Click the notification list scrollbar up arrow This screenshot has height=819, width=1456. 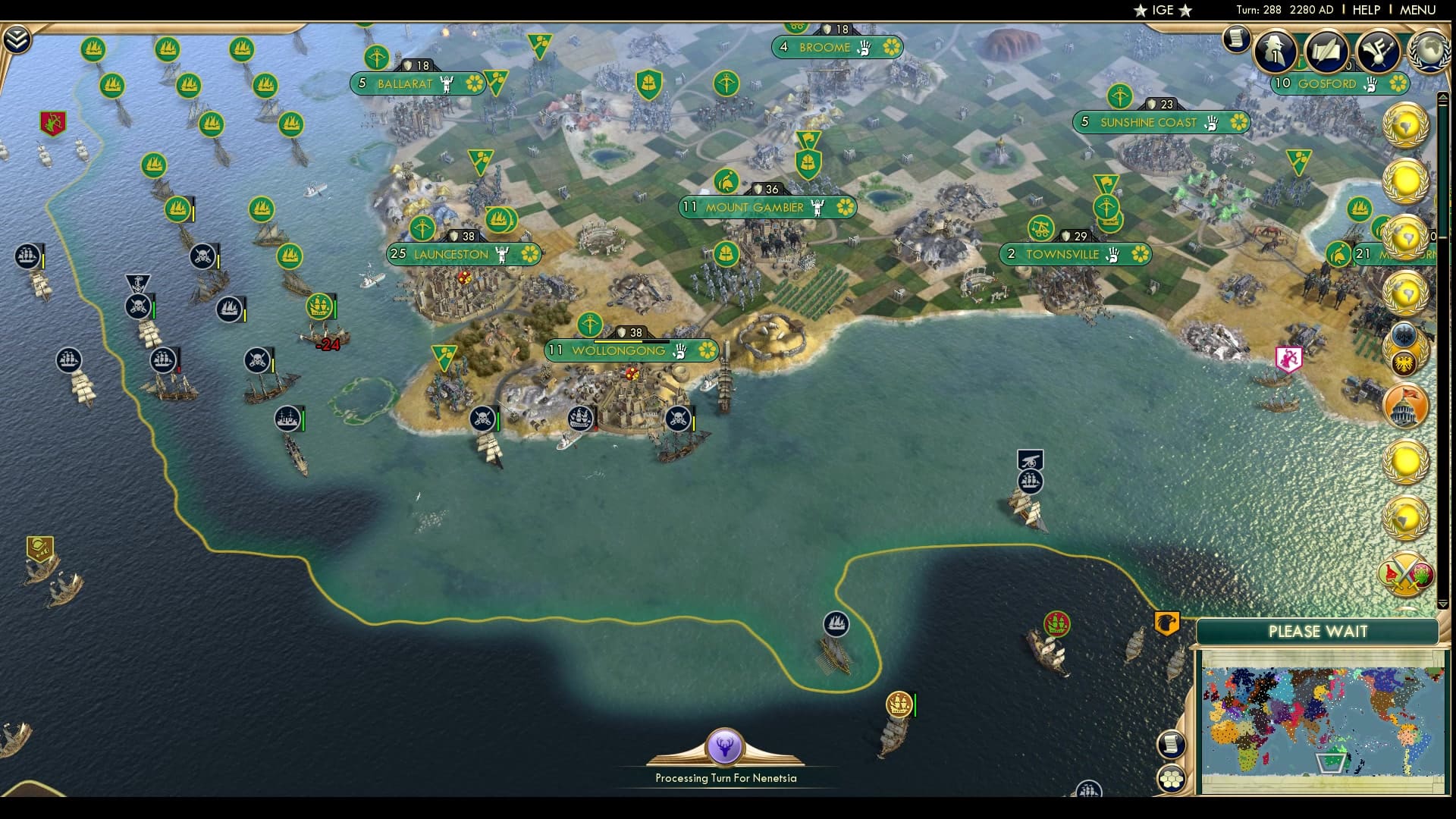click(x=1443, y=97)
